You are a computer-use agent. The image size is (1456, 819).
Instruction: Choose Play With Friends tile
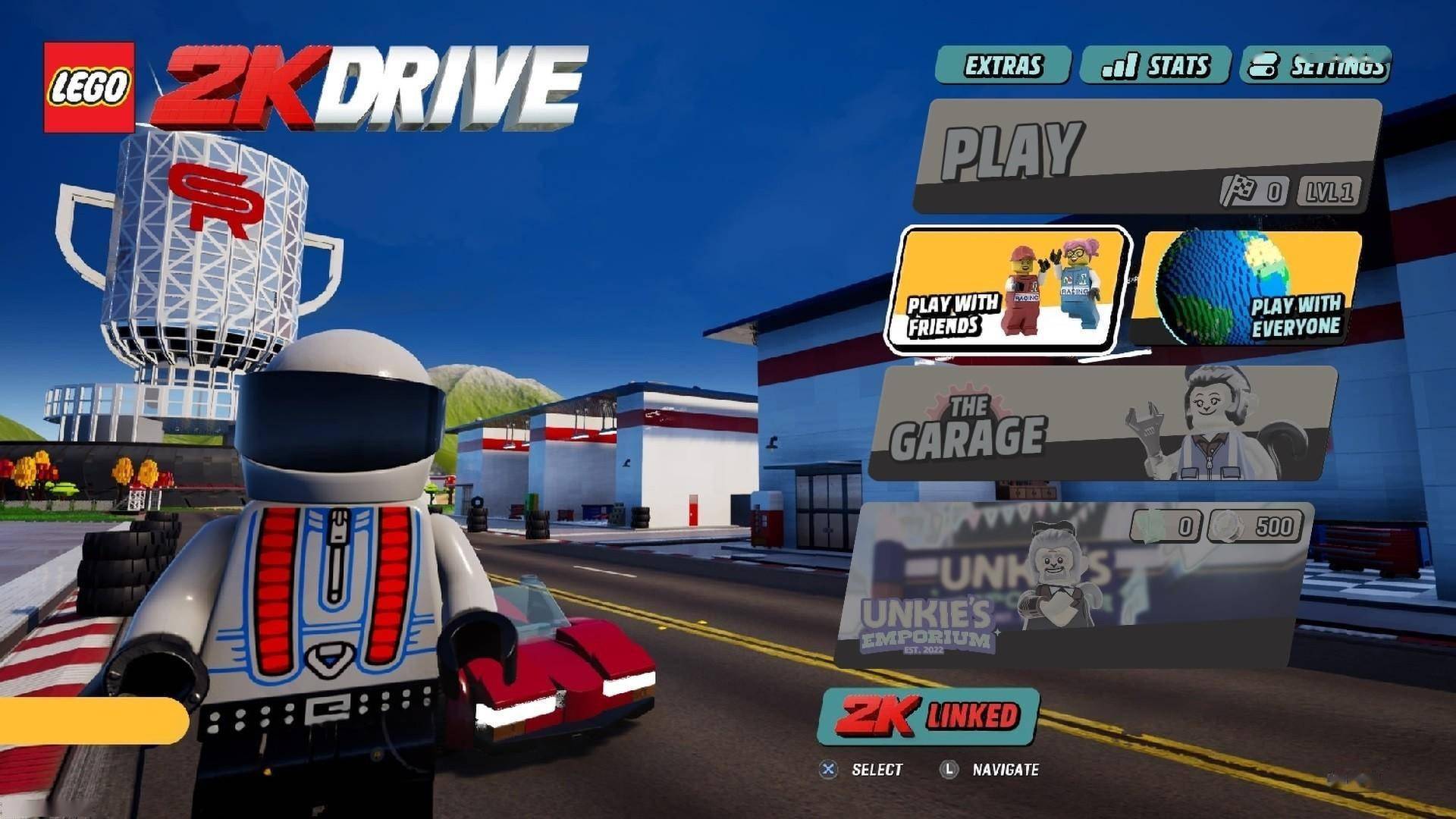pyautogui.click(x=1007, y=290)
